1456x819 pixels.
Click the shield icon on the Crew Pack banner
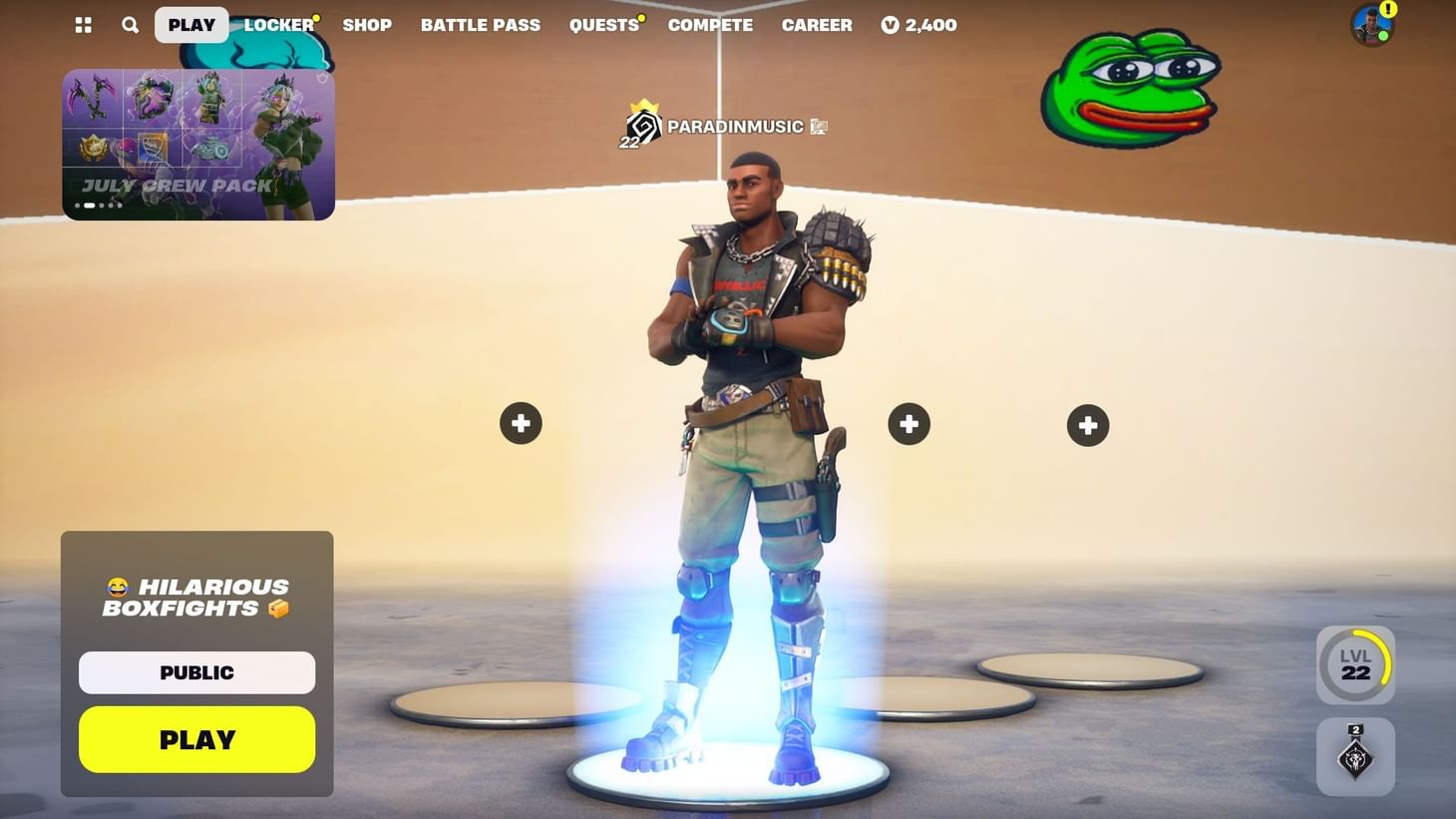(322, 77)
